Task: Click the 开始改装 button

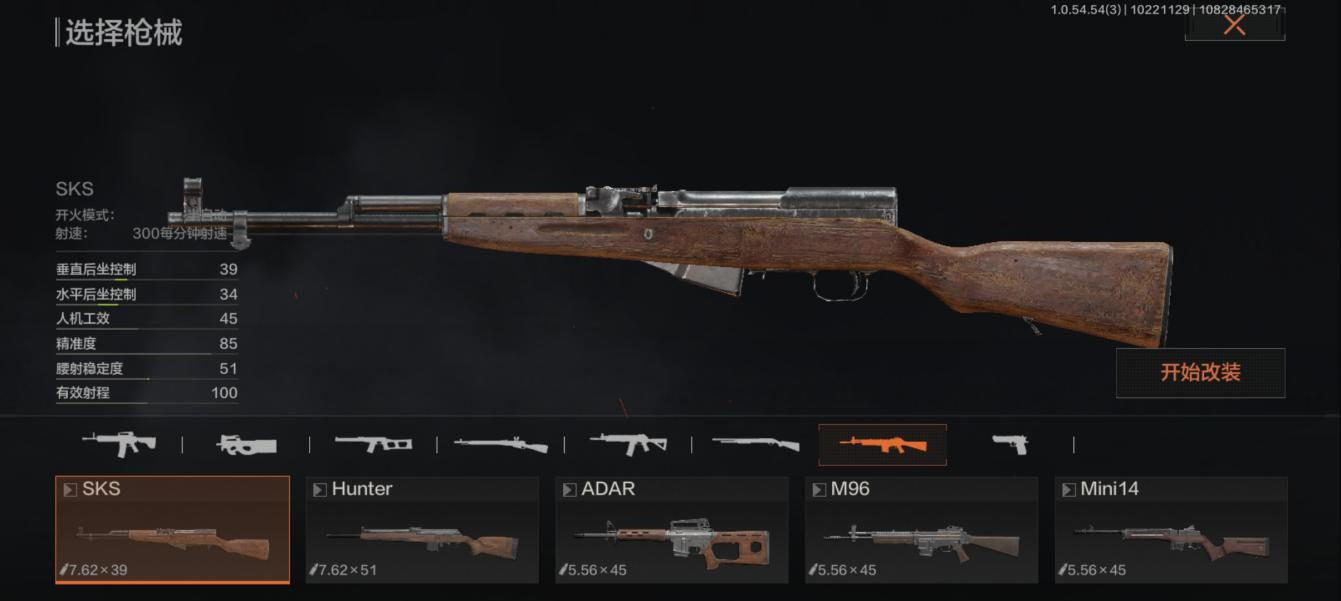Action: pos(1200,372)
